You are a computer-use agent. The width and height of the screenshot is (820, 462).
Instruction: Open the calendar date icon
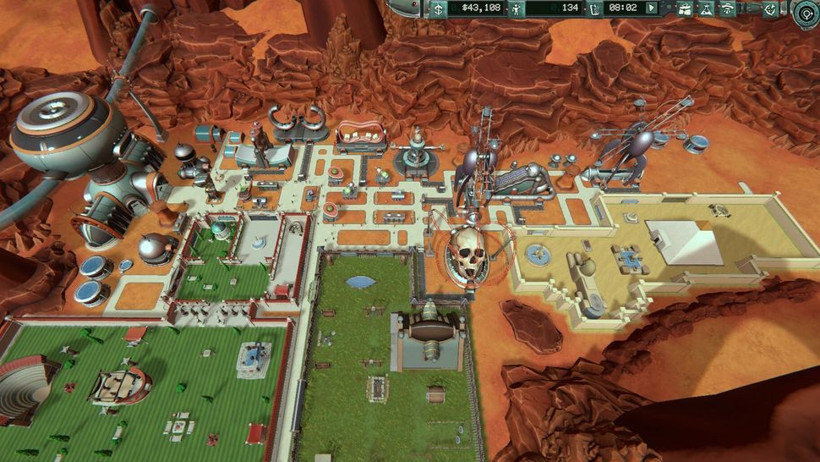[594, 8]
